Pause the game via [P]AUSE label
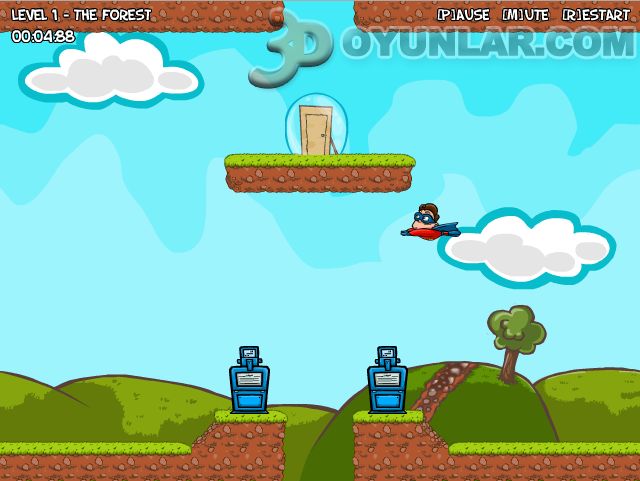Image resolution: width=640 pixels, height=481 pixels. 463,15
